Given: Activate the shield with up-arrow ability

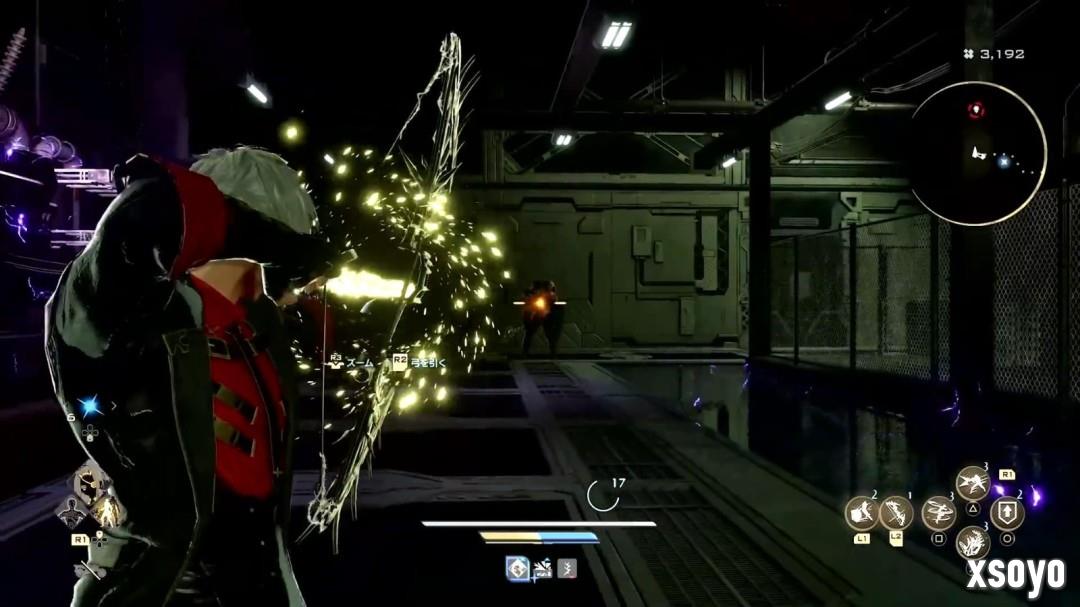Looking at the screenshot, I should (1006, 512).
